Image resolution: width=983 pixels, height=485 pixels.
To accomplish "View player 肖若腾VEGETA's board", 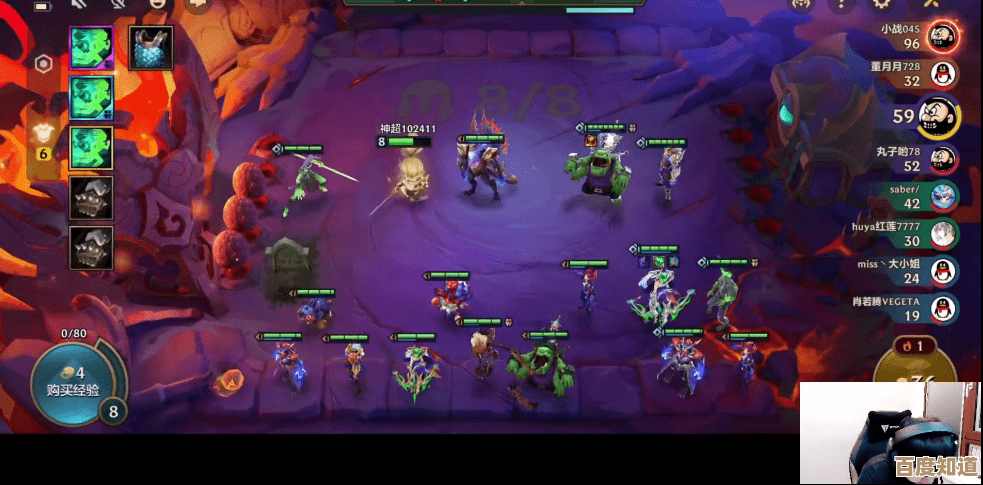I will point(940,308).
